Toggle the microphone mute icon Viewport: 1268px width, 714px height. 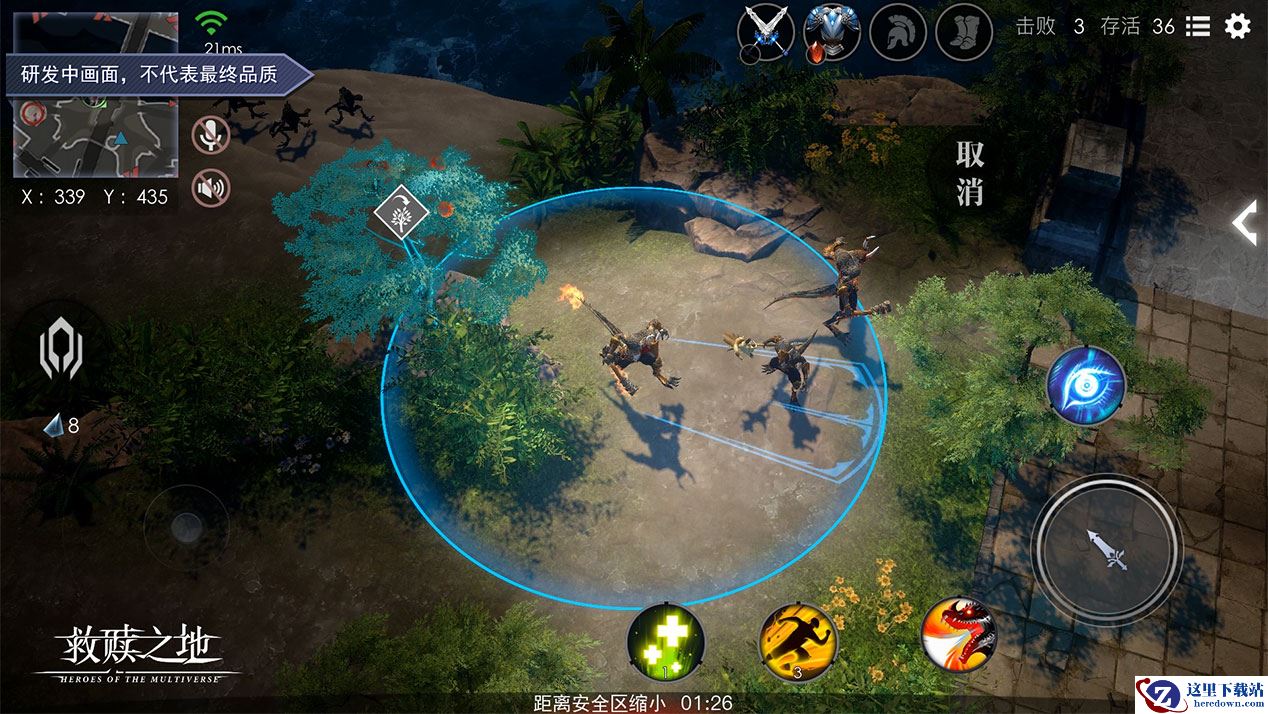(x=211, y=136)
